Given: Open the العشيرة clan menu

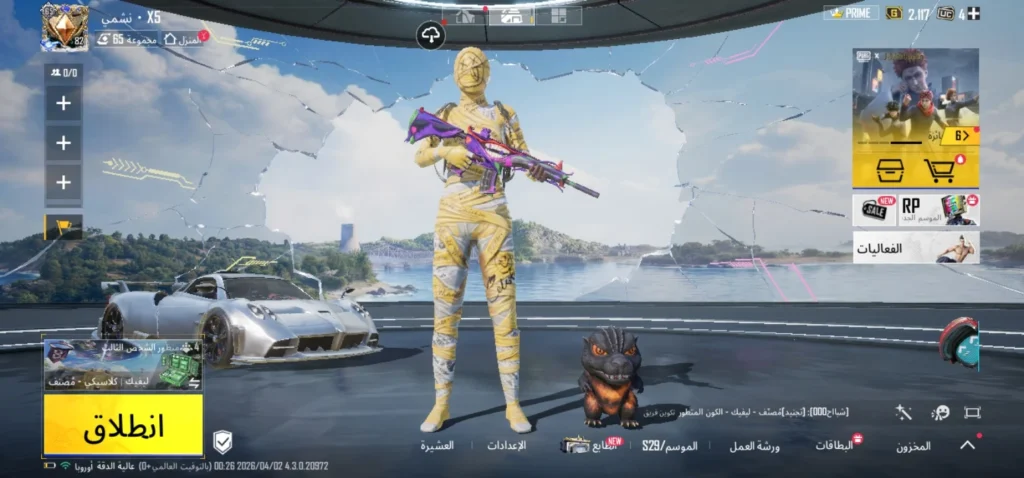Looking at the screenshot, I should pyautogui.click(x=437, y=445).
